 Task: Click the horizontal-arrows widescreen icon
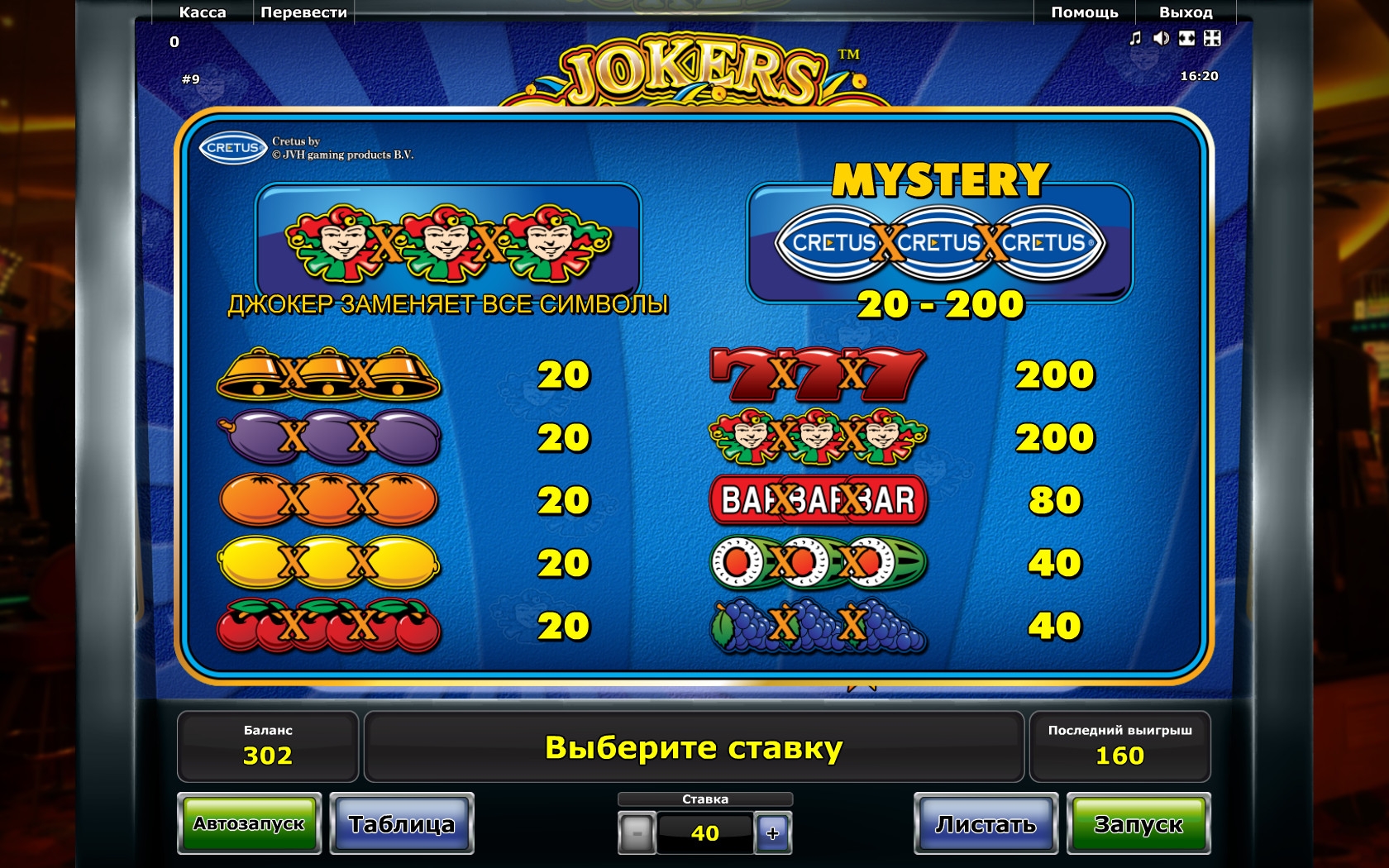coord(1186,38)
